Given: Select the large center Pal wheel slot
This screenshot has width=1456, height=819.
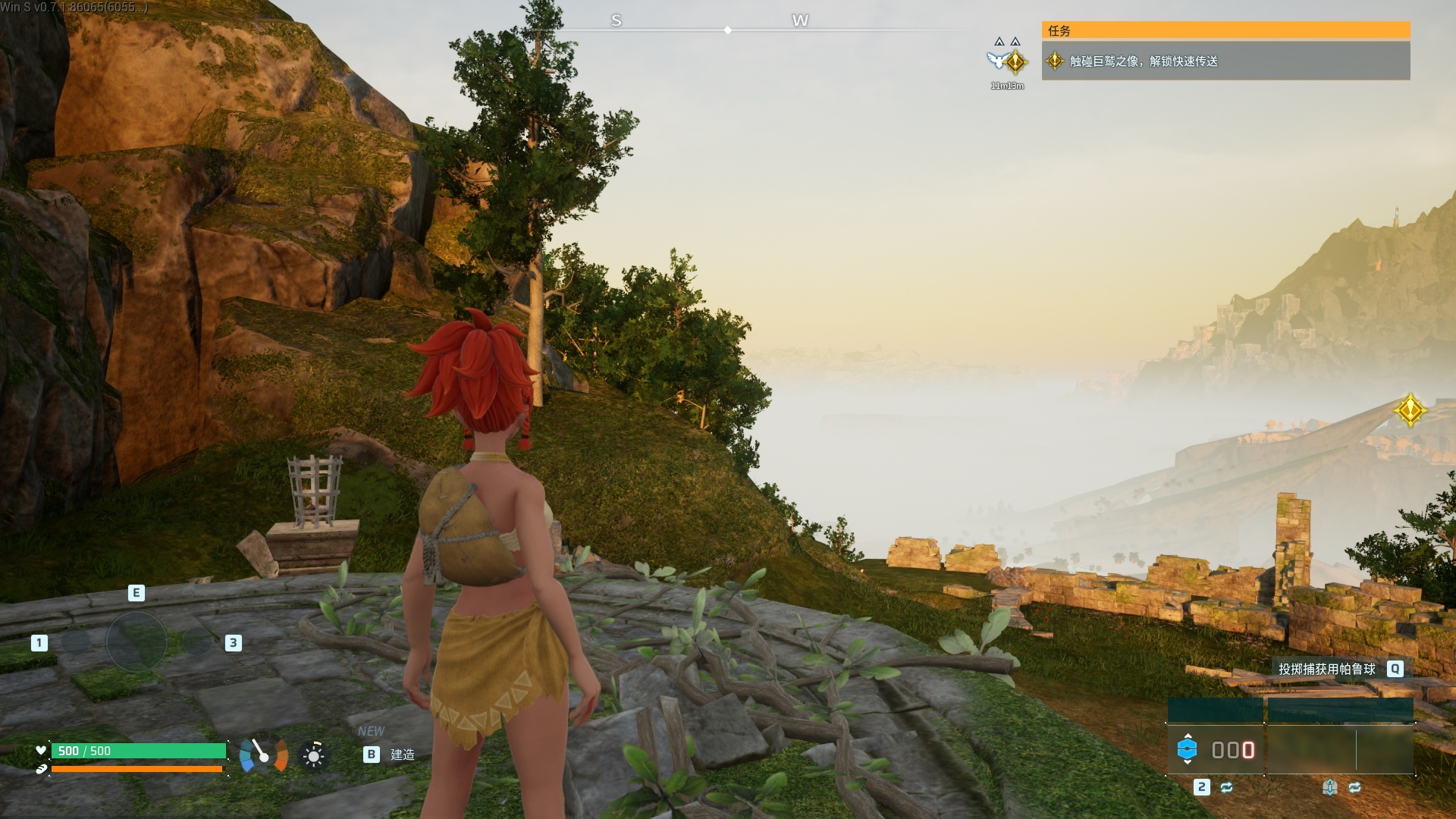Looking at the screenshot, I should click(136, 642).
